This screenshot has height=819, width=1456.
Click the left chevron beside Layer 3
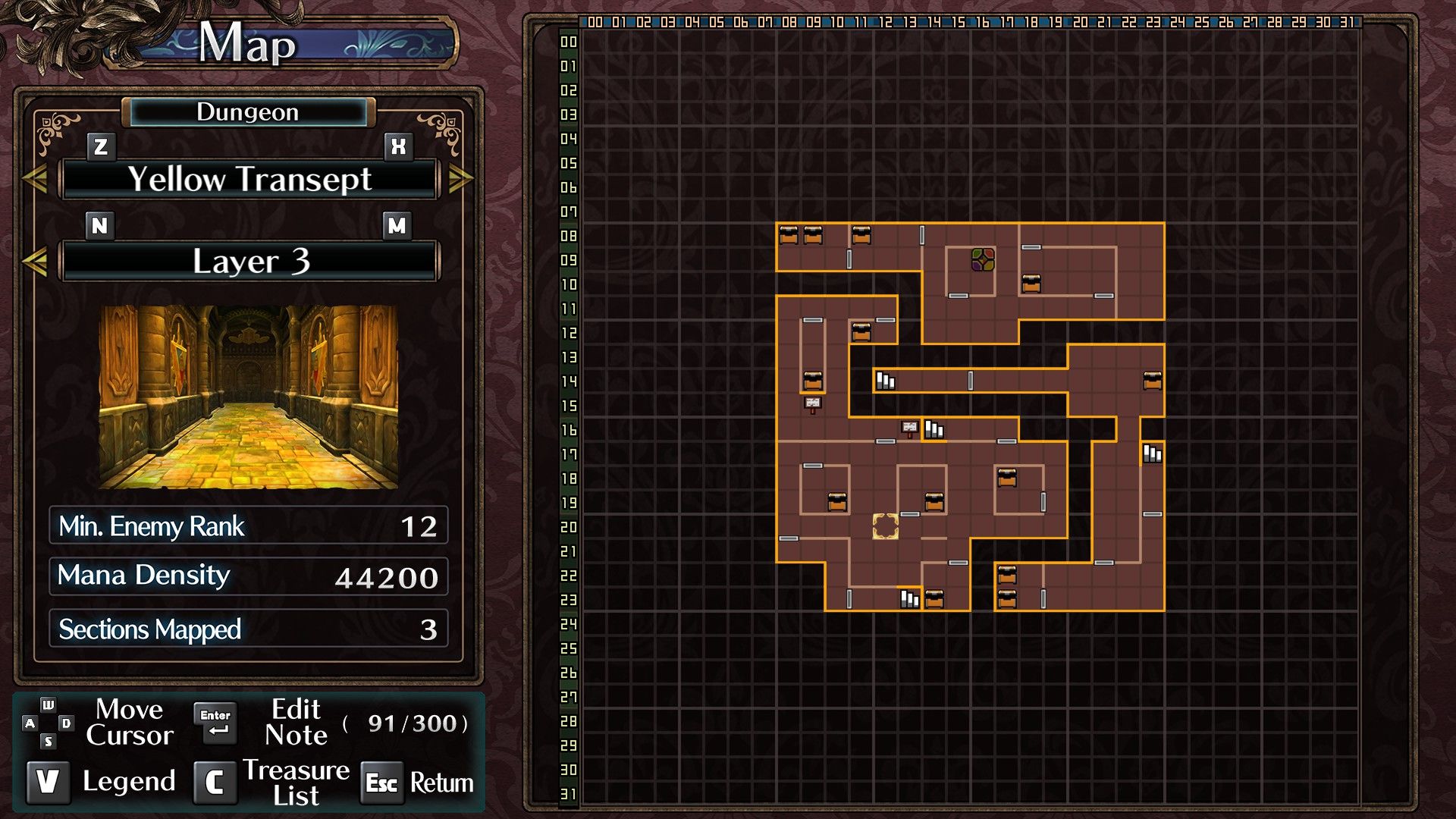tap(36, 261)
